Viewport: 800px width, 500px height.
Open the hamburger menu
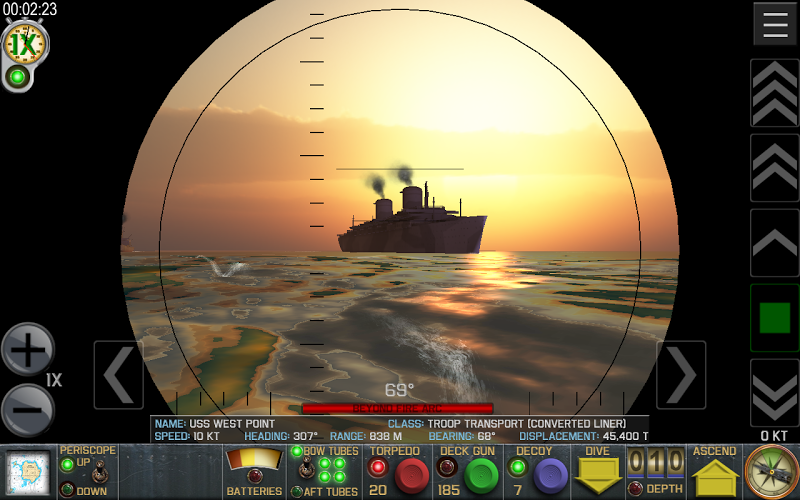point(775,24)
